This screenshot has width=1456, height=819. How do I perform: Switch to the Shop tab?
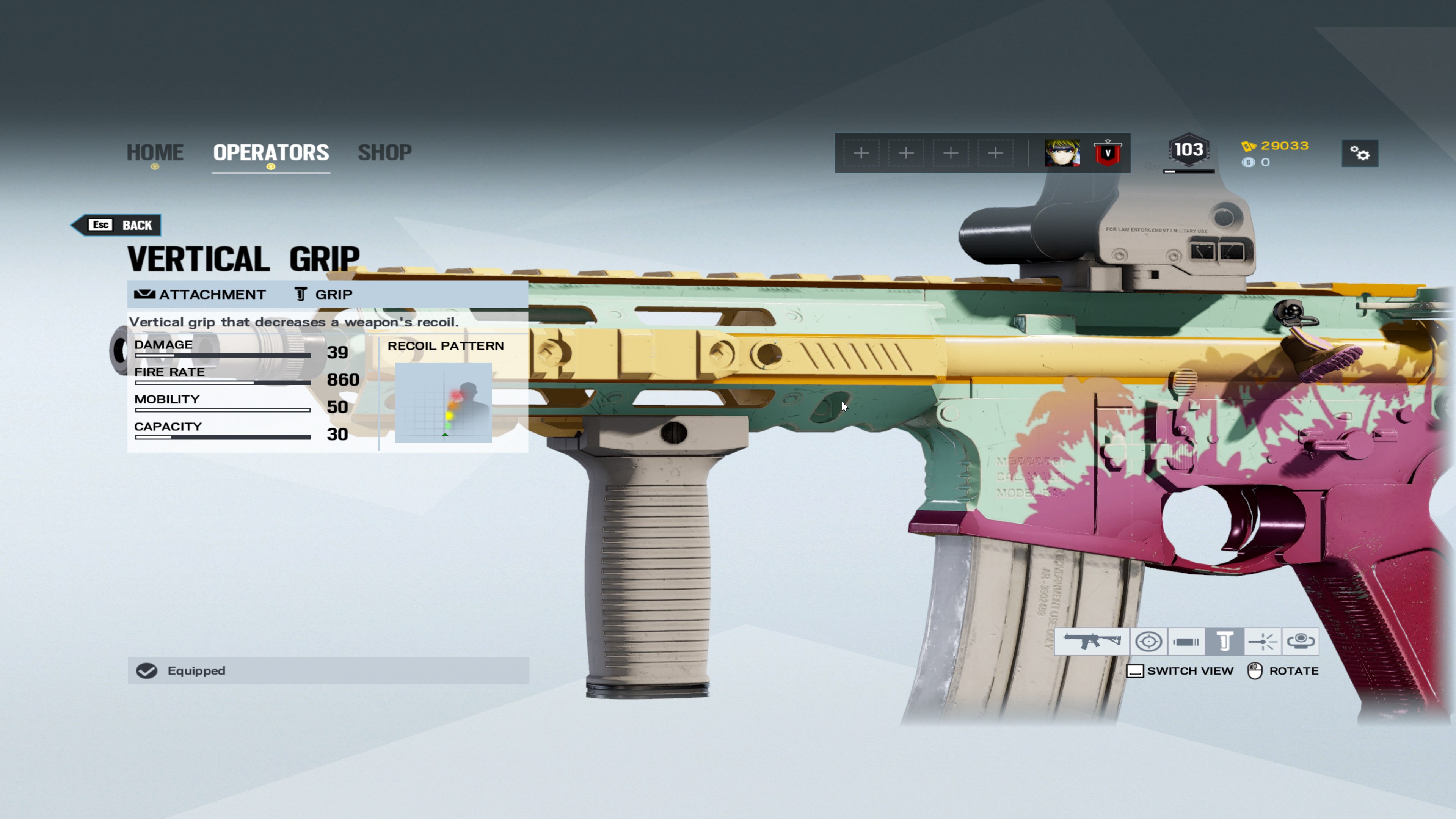point(384,152)
